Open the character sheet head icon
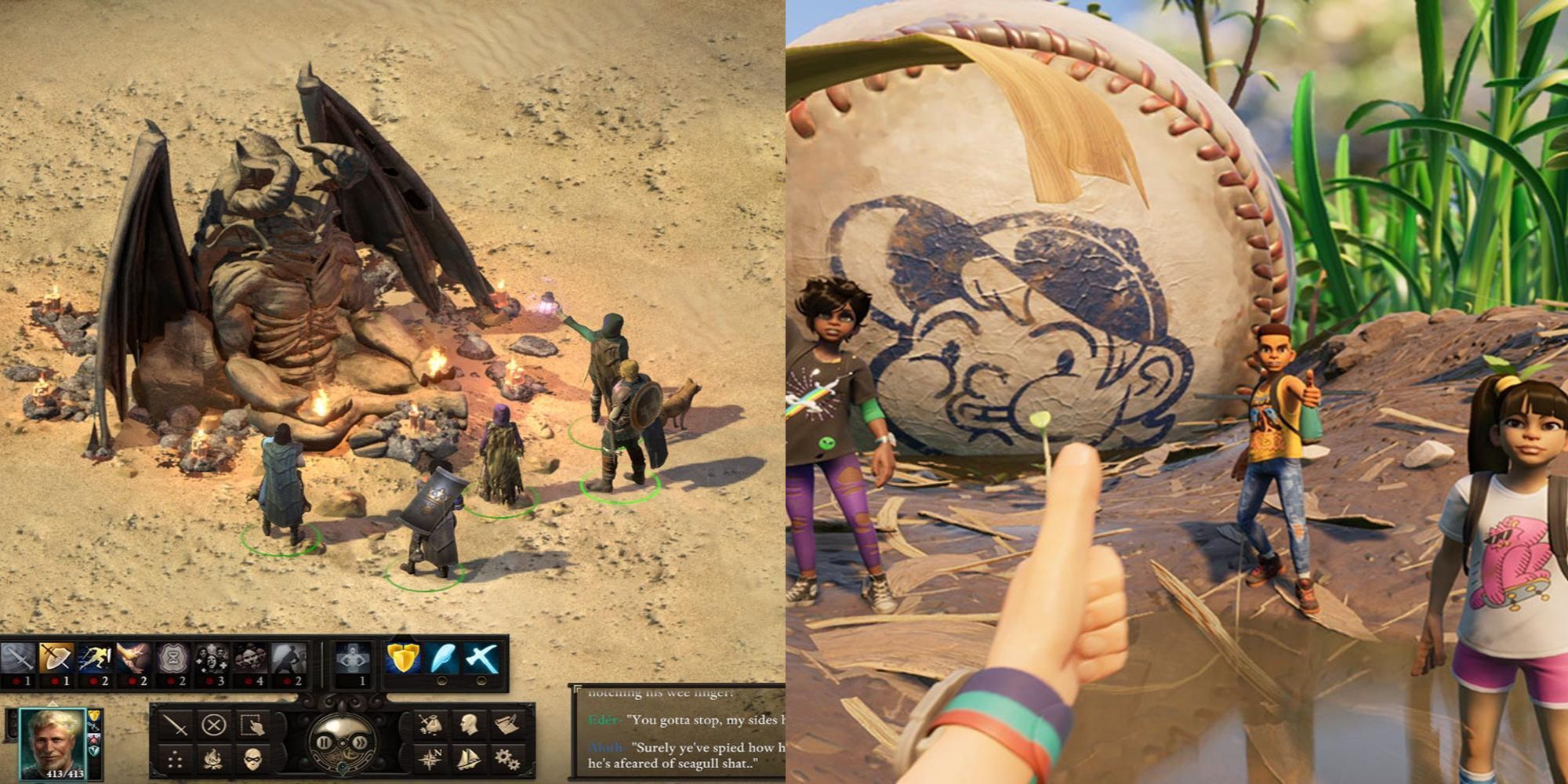Image resolution: width=1568 pixels, height=784 pixels. click(x=468, y=723)
